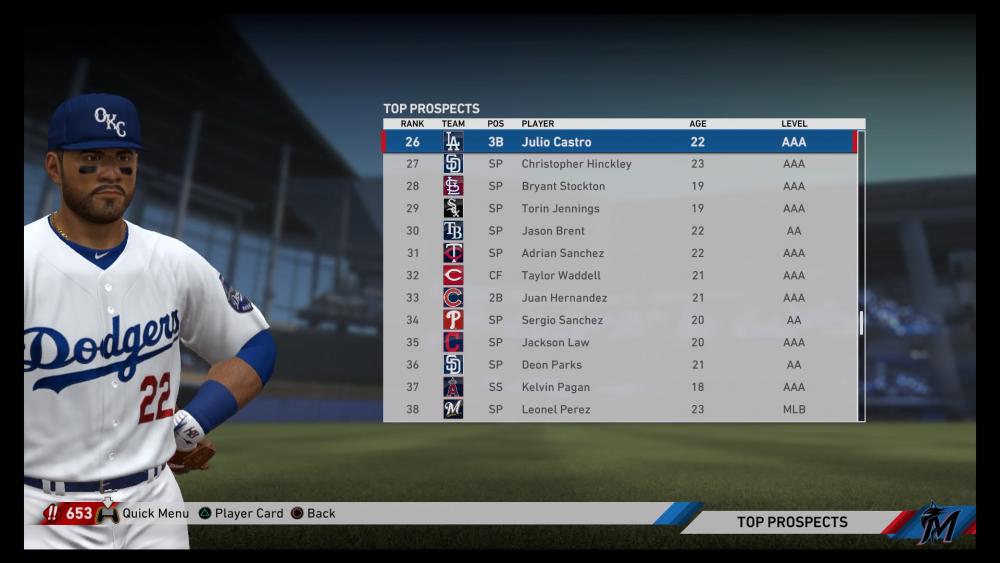Image resolution: width=1000 pixels, height=563 pixels.
Task: Select Leonel Perez's row
Action: pos(620,409)
